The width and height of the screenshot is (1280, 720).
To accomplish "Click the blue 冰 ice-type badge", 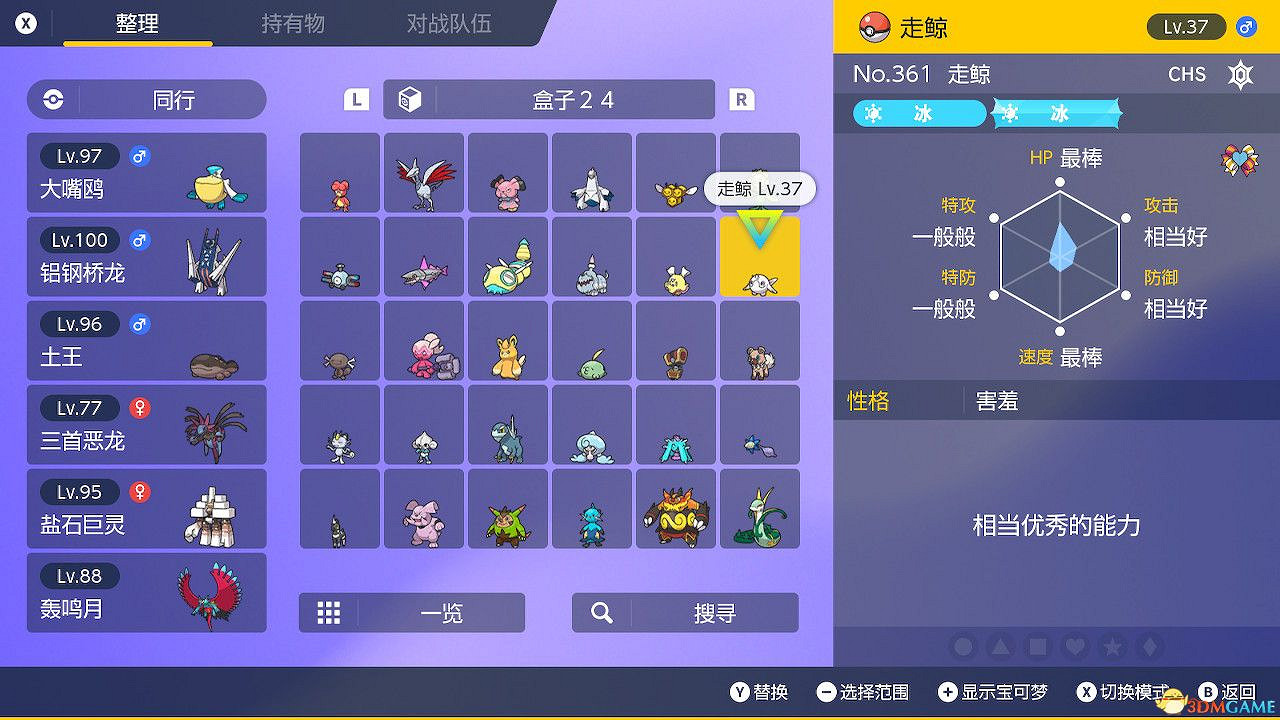I will point(917,114).
